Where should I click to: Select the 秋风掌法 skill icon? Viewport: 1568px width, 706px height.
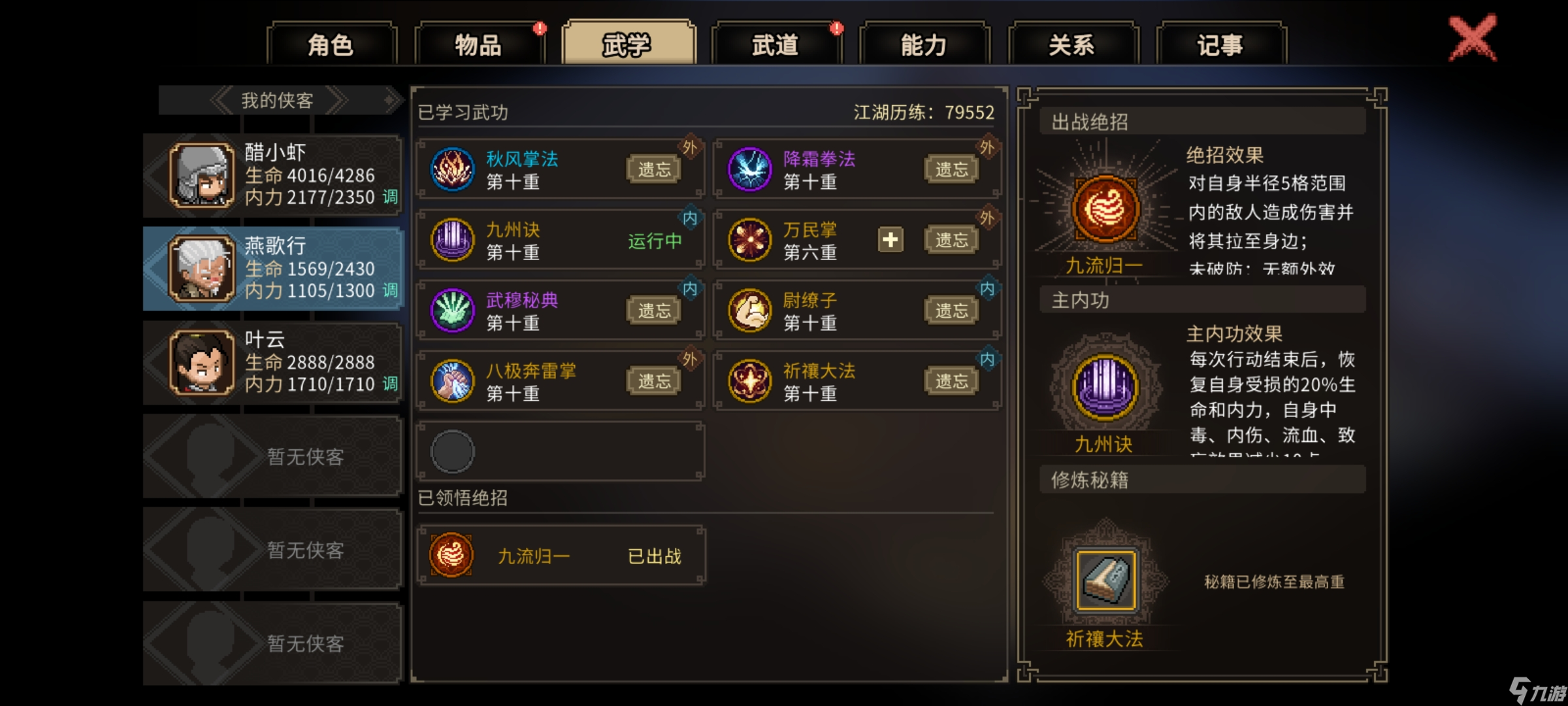[452, 168]
